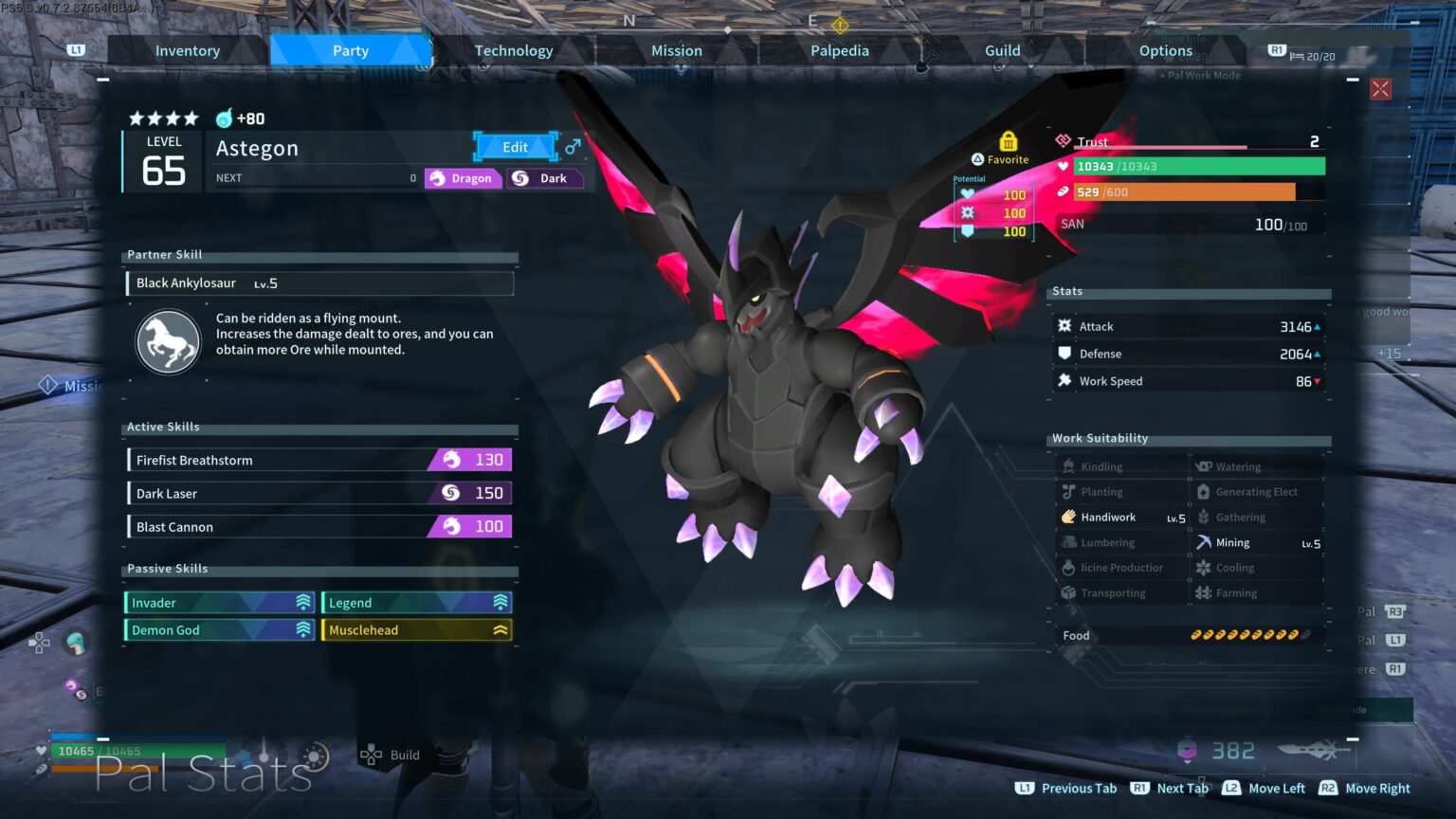Inspect the Demon God passive skill

[219, 630]
